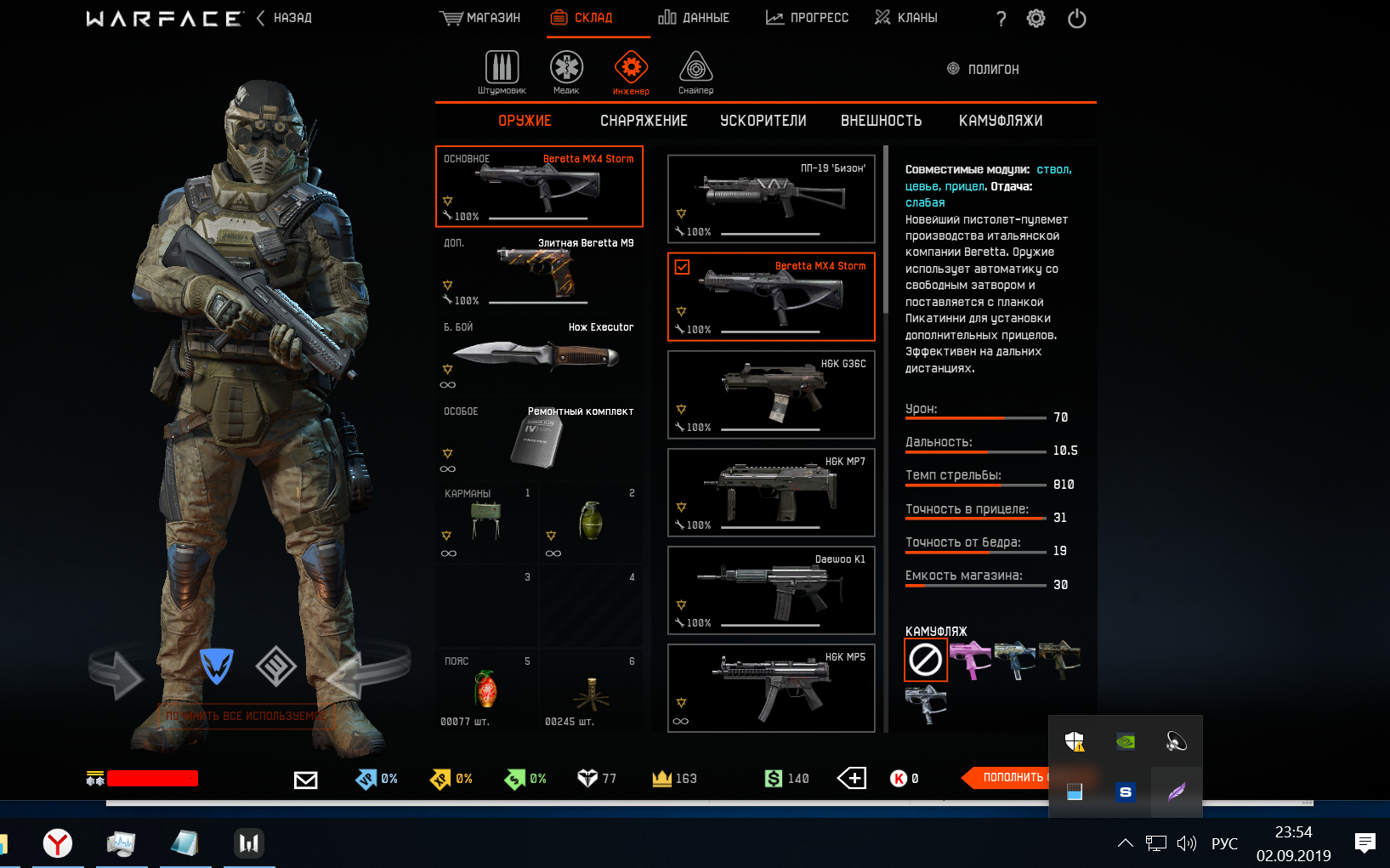Screen dimensions: 1390x868
Task: Select the Медик class
Action: (x=566, y=71)
